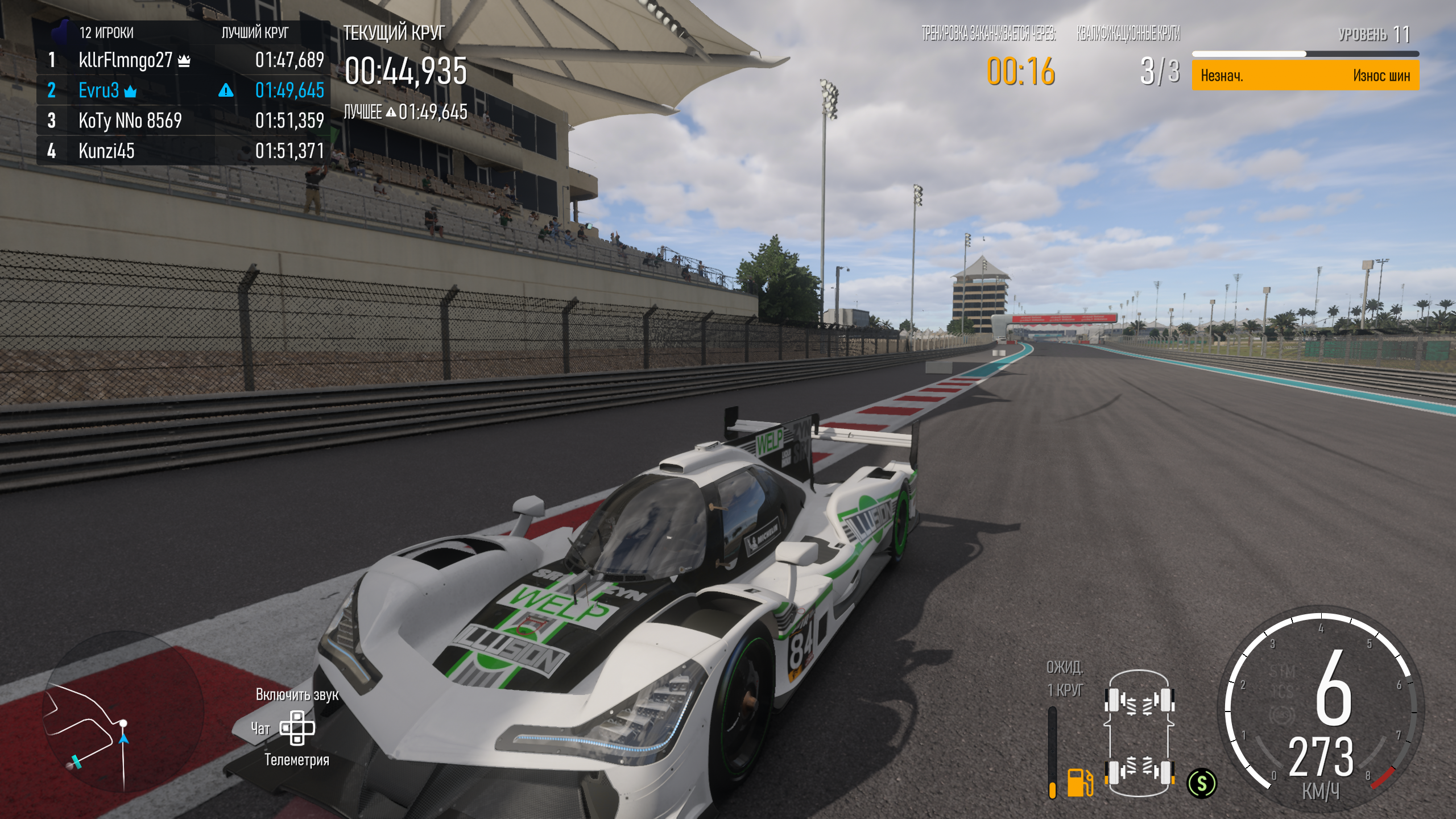
Task: Show the car chassis damage diagram
Action: (1139, 735)
